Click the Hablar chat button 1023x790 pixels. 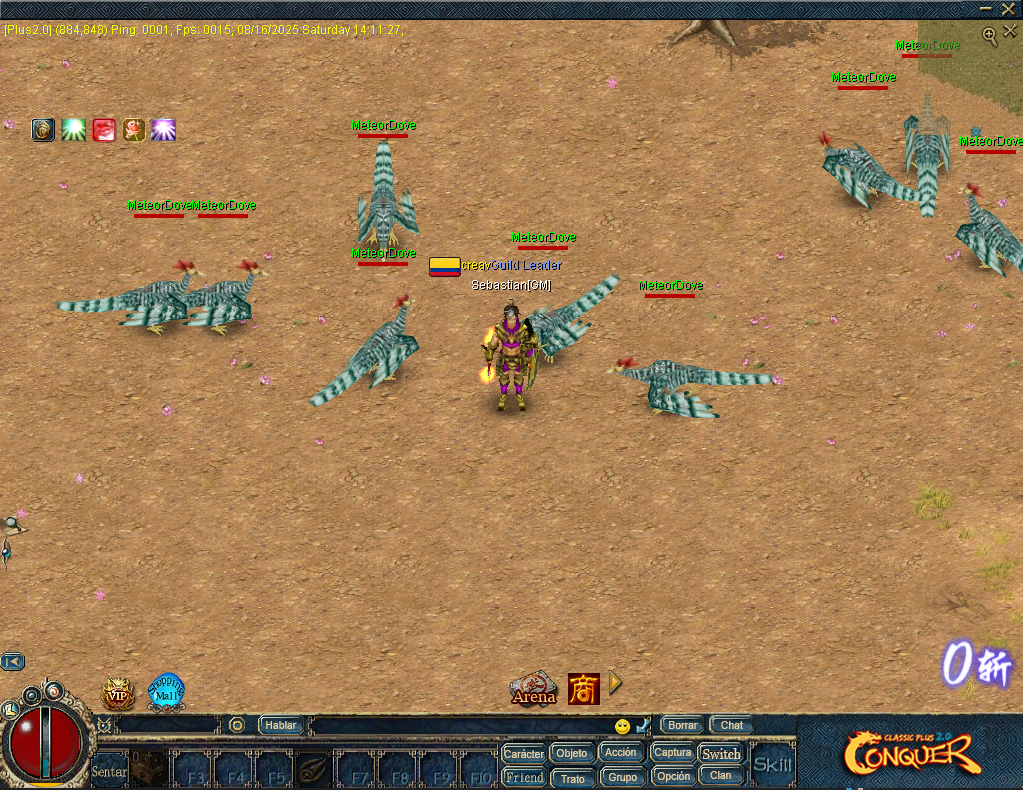(x=281, y=725)
